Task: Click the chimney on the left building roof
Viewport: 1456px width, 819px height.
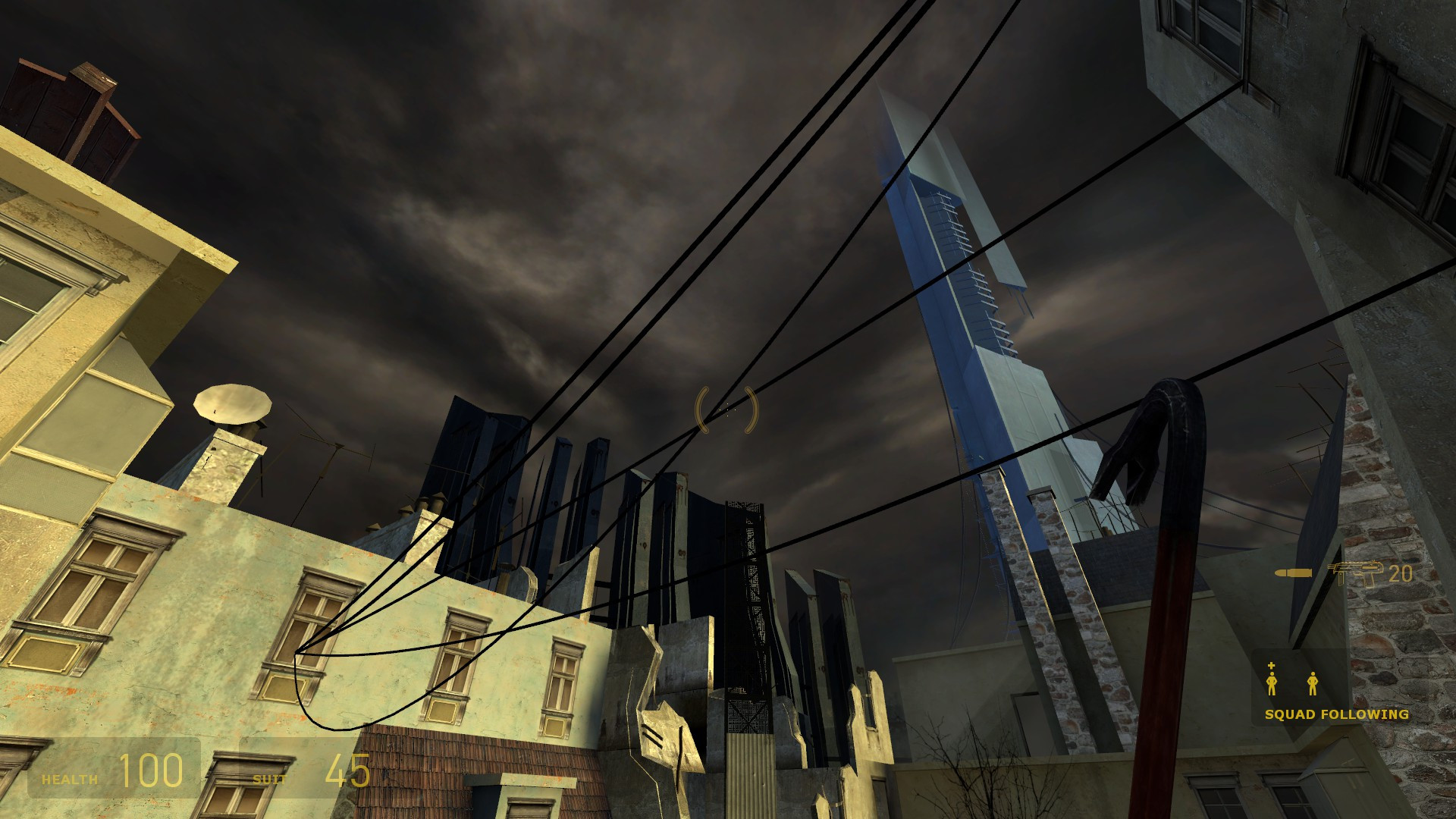Action: [x=224, y=466]
